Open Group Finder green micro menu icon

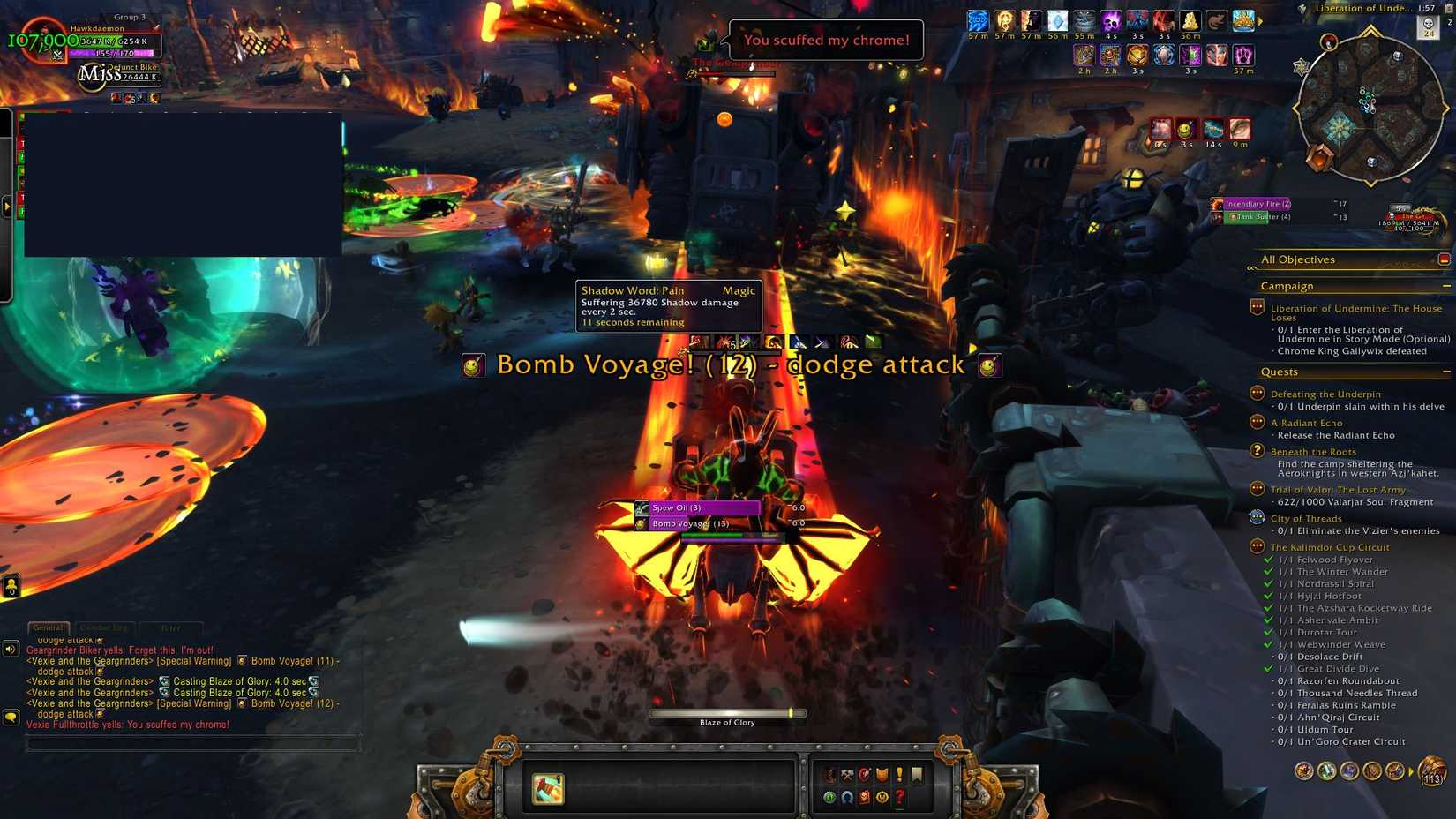tap(829, 798)
